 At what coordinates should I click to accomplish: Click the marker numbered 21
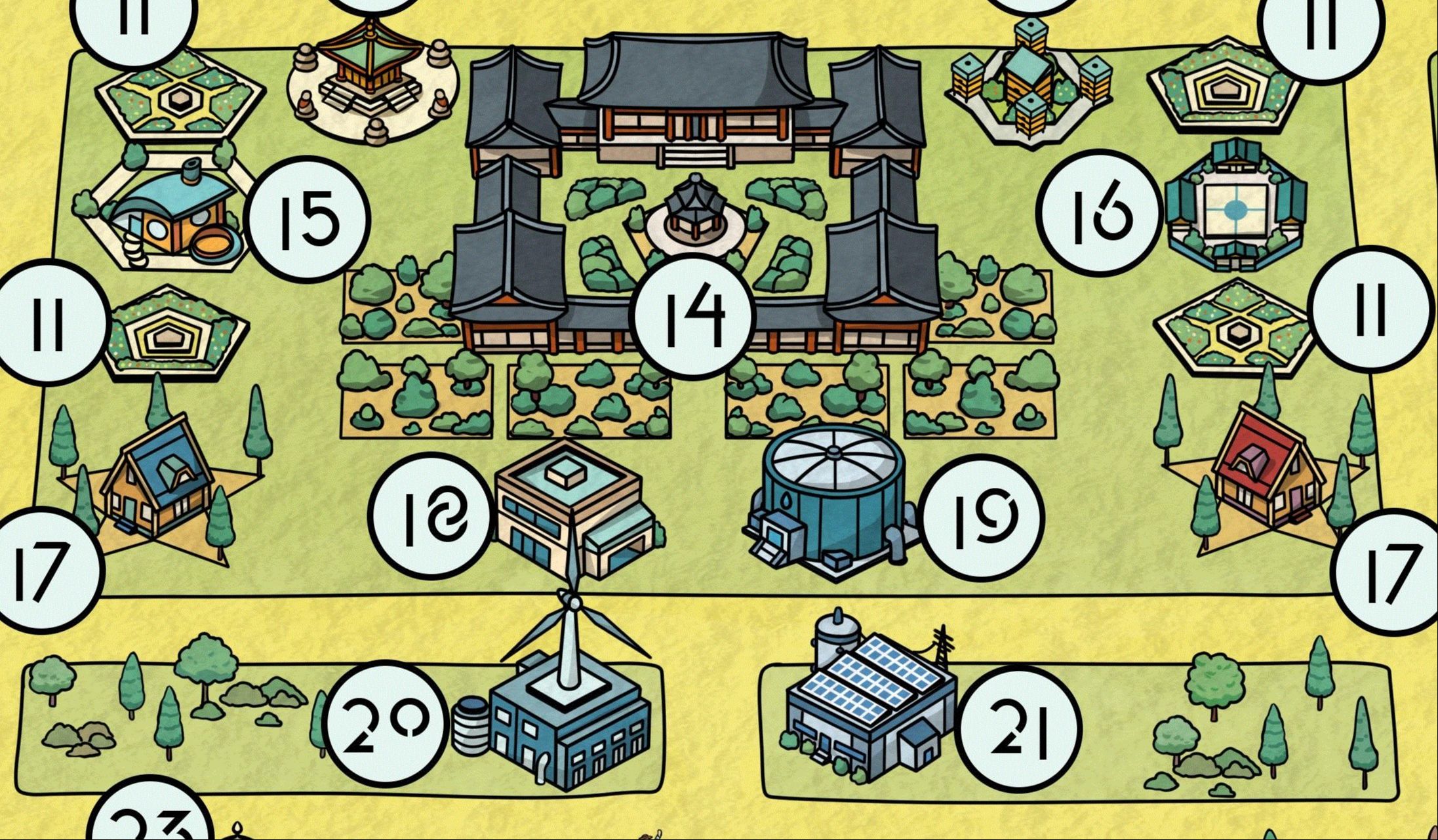point(1018,728)
